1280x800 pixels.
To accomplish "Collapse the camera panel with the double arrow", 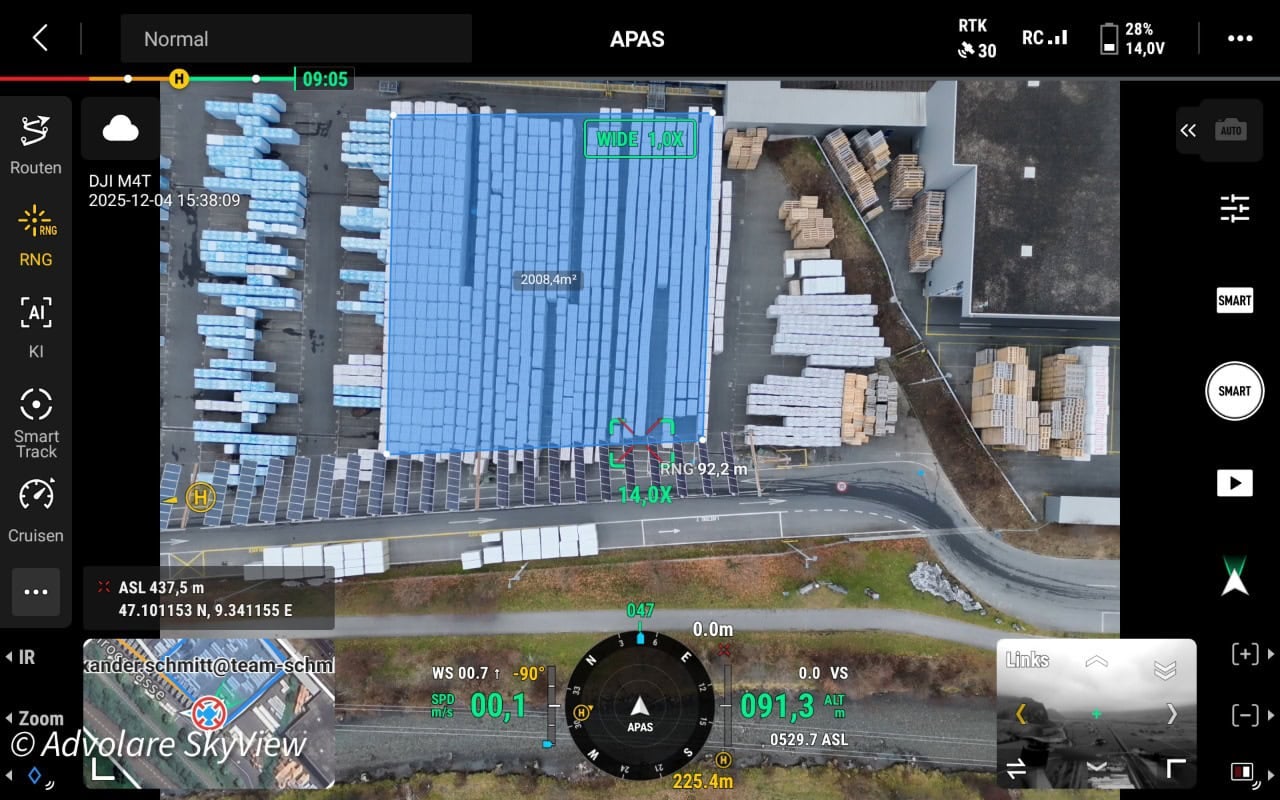I will pyautogui.click(x=1188, y=130).
